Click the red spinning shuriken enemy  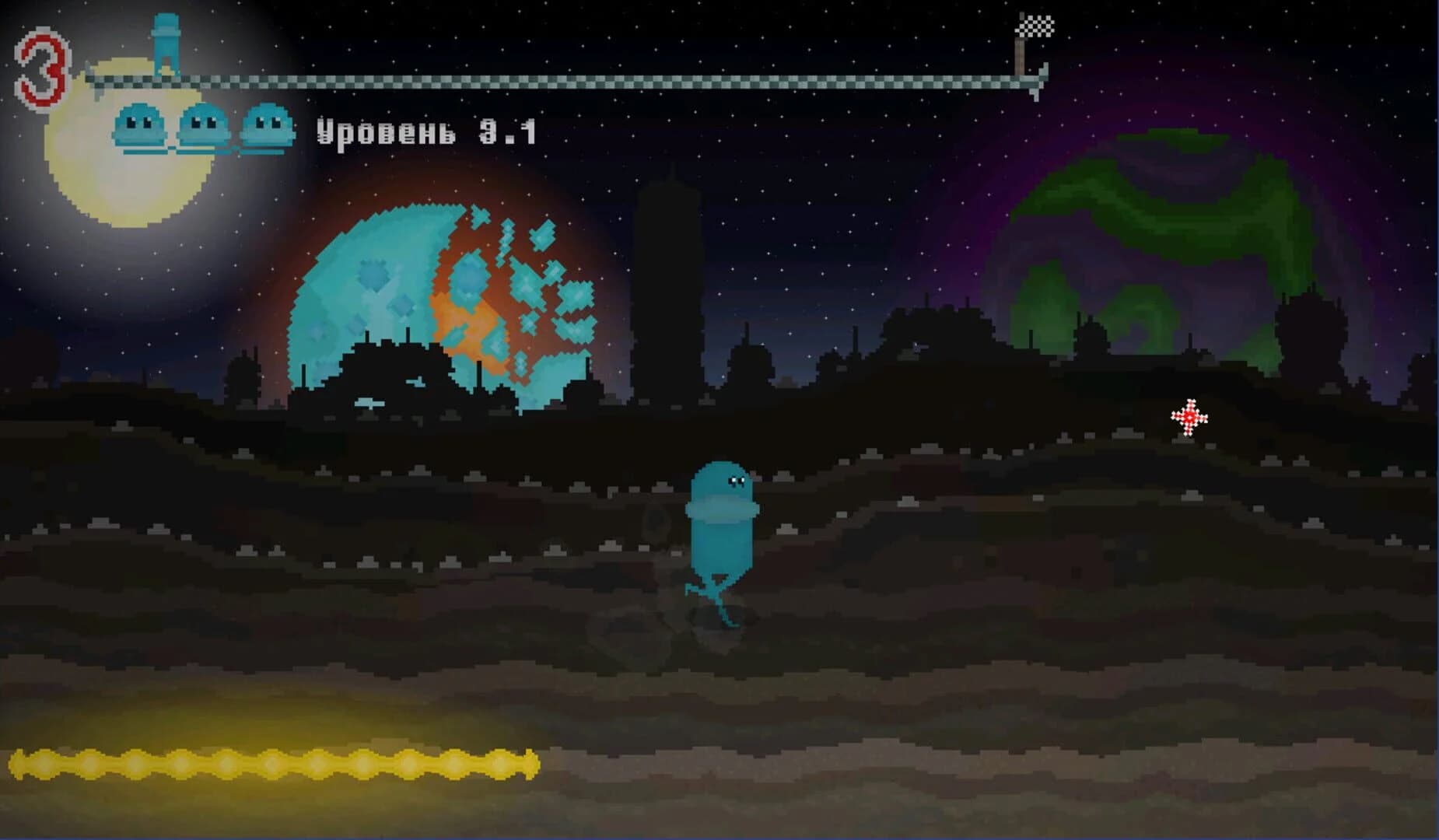tap(1189, 418)
